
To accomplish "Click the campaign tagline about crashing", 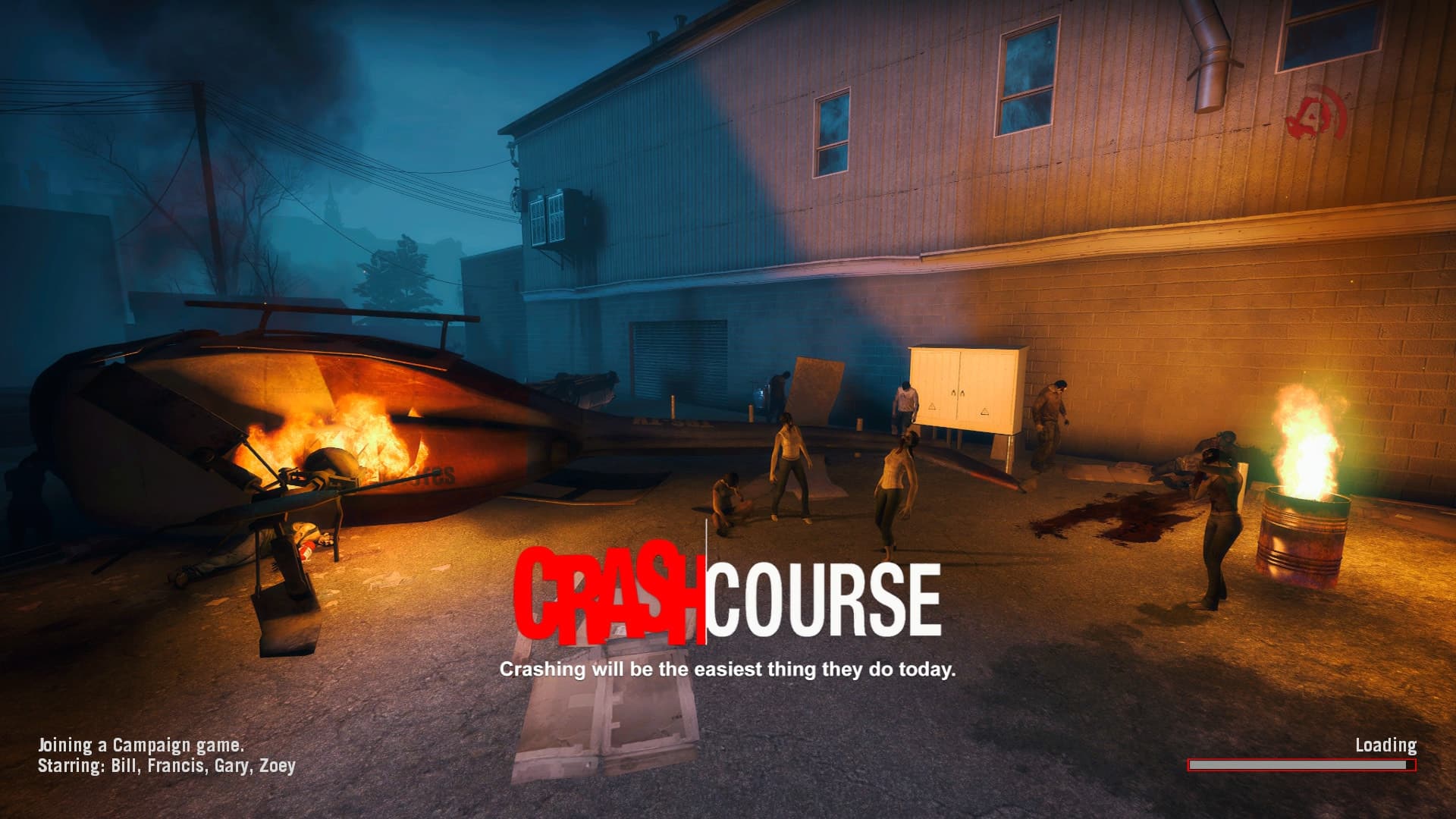I will 729,670.
